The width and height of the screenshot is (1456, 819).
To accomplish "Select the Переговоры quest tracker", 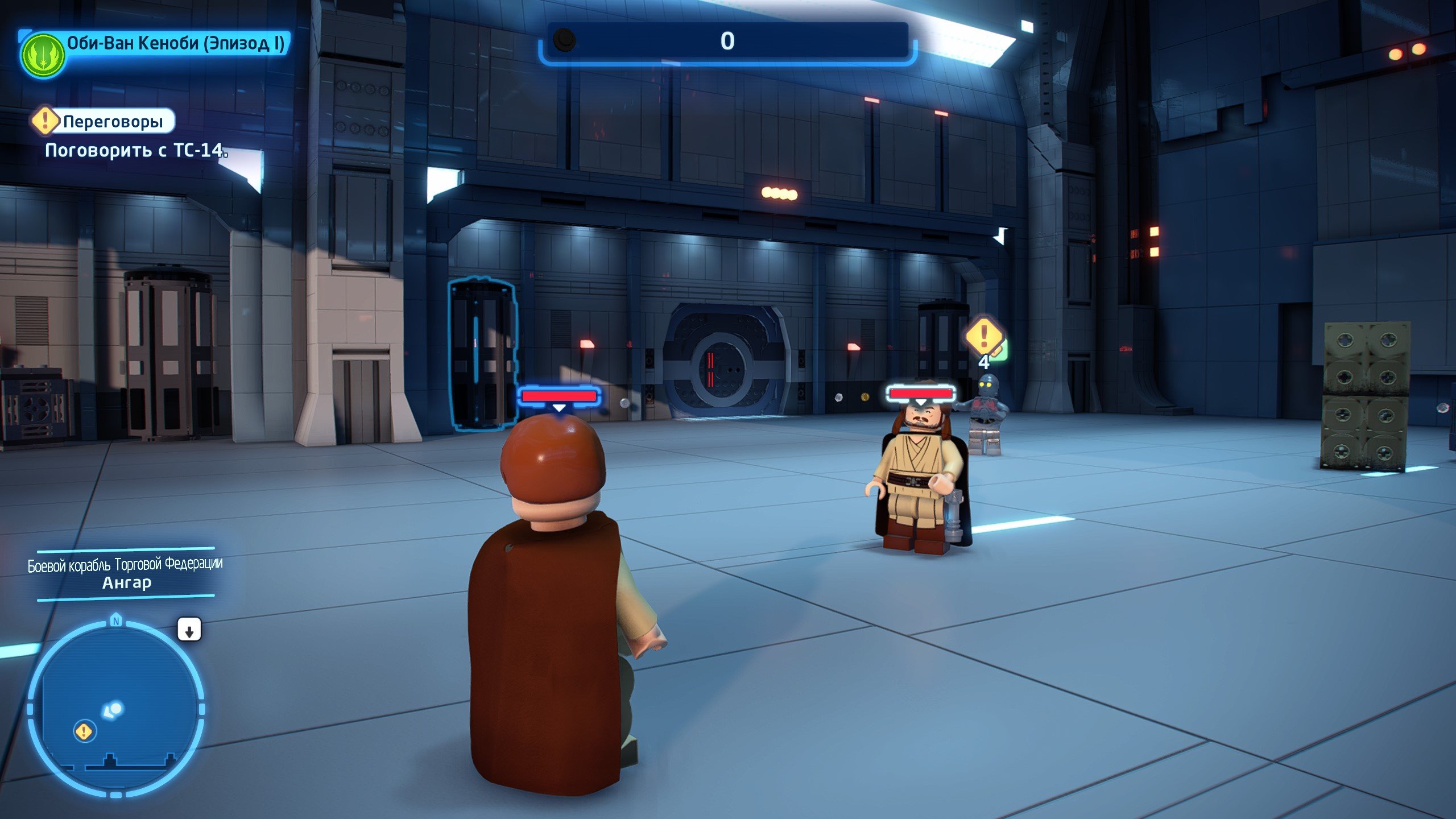I will (104, 121).
